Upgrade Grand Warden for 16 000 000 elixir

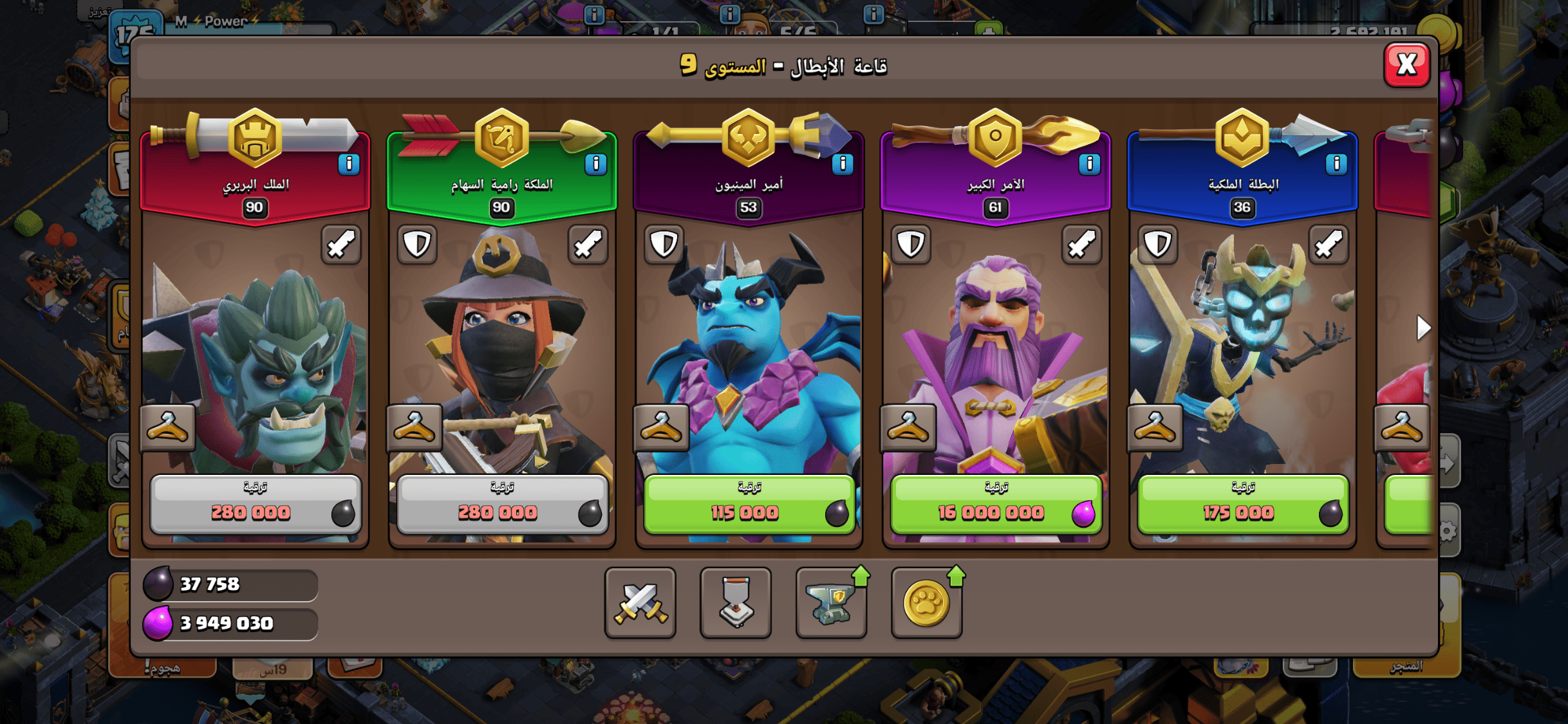click(996, 505)
